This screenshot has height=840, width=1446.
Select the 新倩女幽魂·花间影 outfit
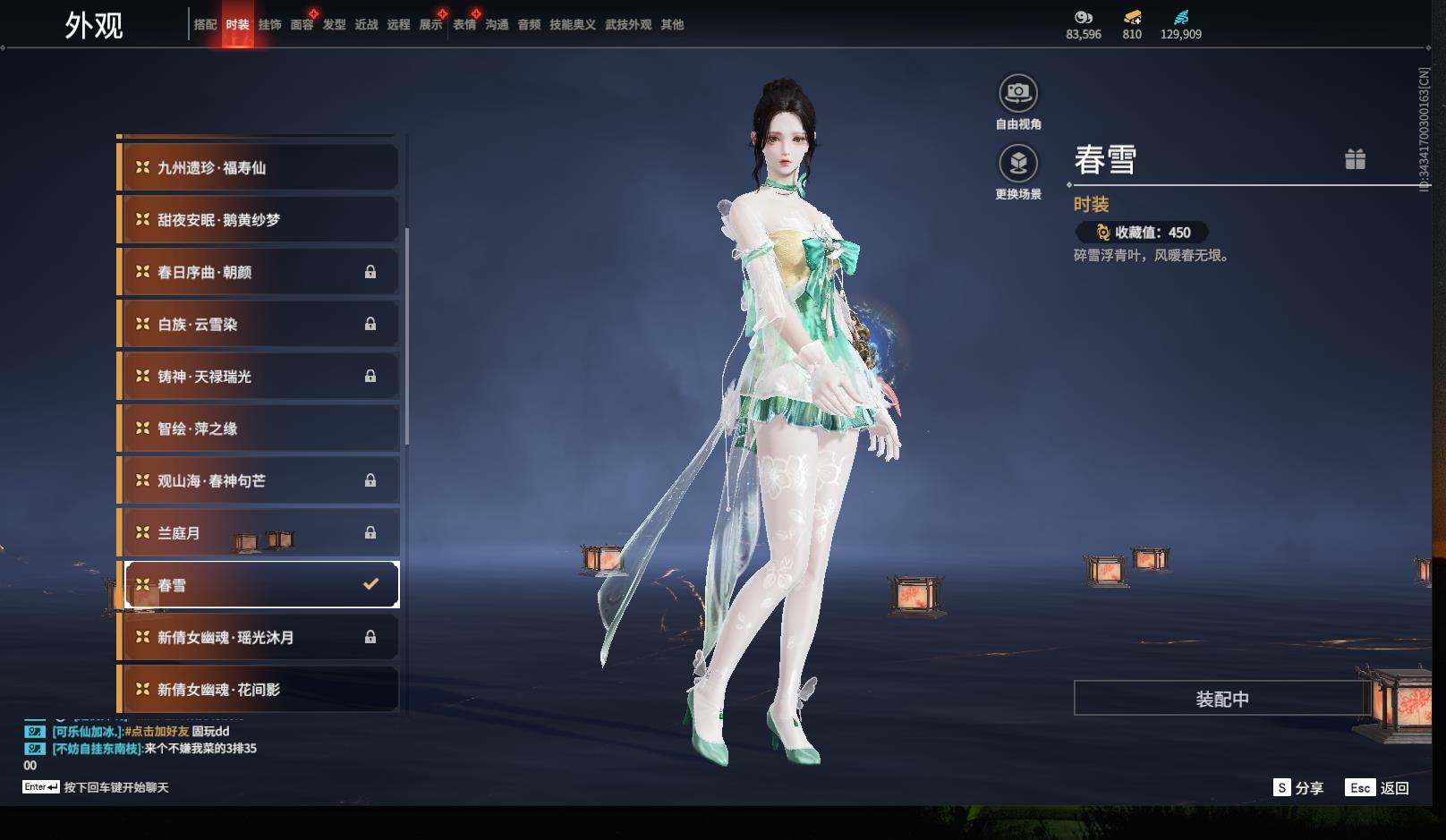point(258,690)
